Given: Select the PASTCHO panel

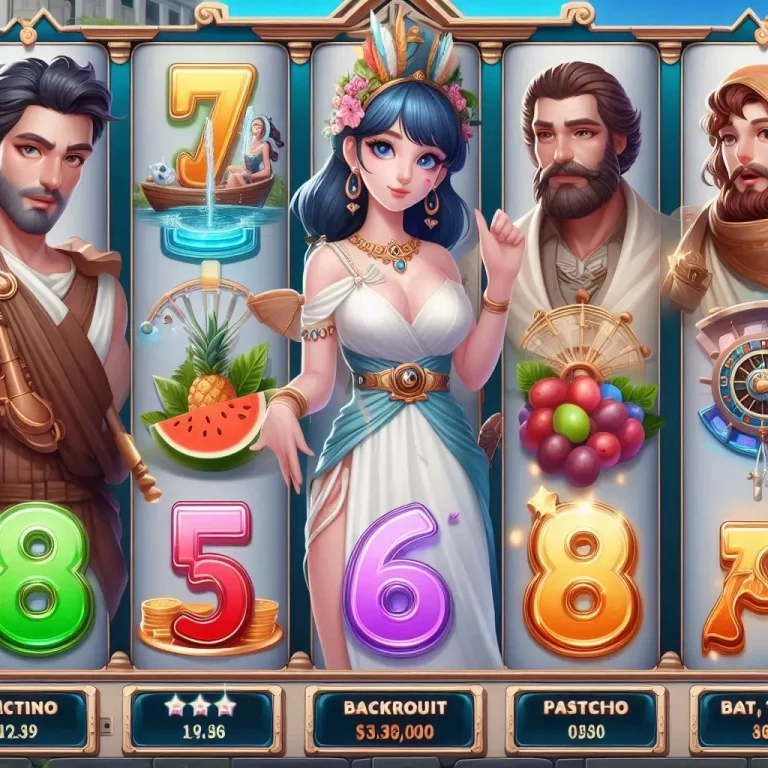Looking at the screenshot, I should pyautogui.click(x=586, y=718).
